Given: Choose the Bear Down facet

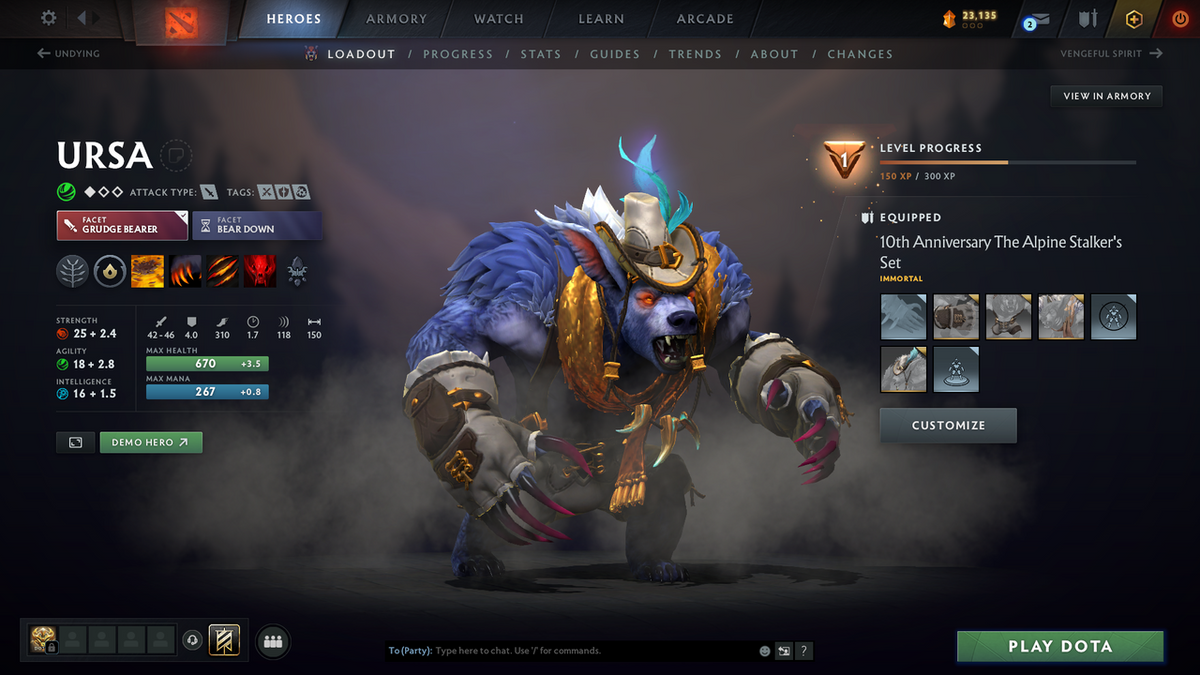Looking at the screenshot, I should click(x=257, y=225).
